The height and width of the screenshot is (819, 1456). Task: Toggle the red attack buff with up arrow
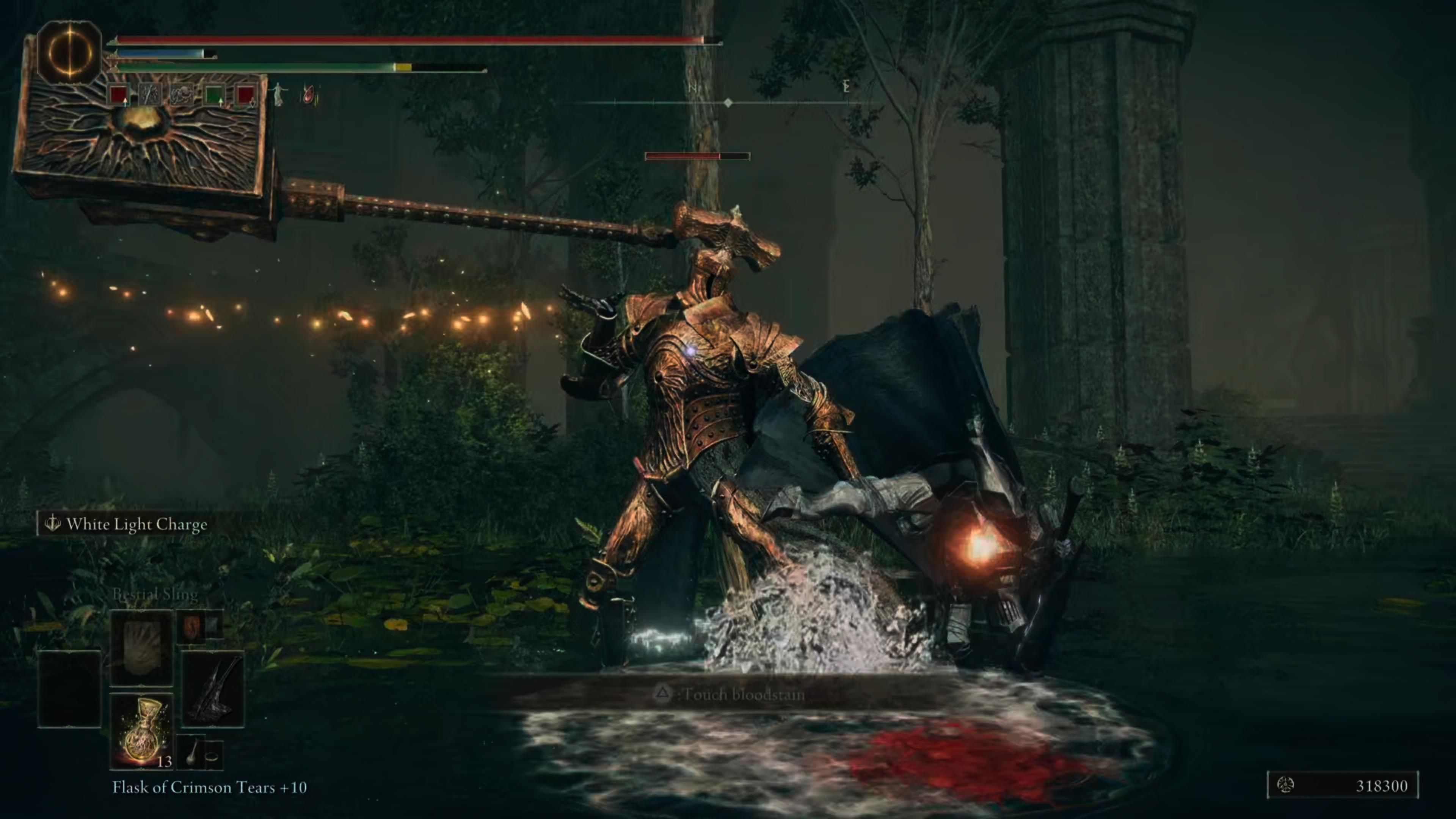tap(118, 94)
